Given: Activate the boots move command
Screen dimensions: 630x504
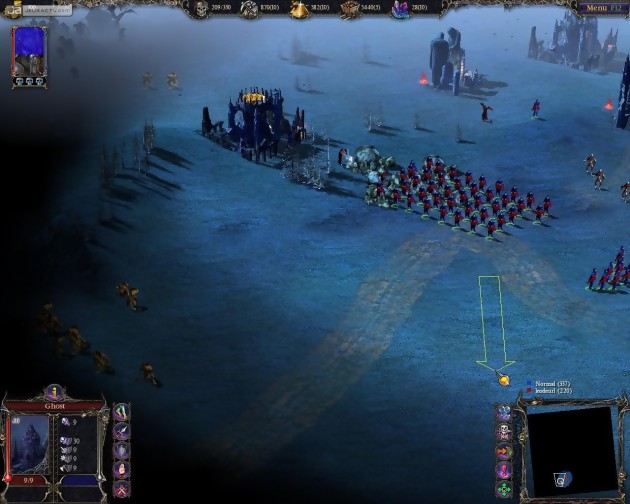Looking at the screenshot, I should 121,411.
